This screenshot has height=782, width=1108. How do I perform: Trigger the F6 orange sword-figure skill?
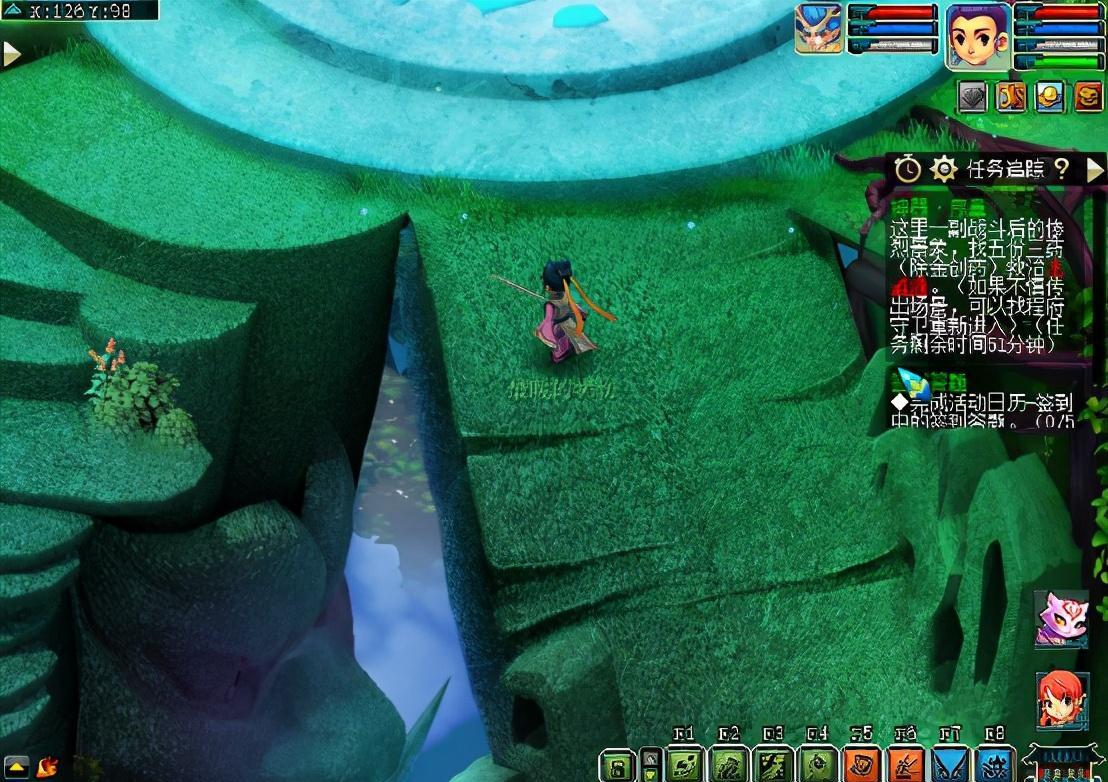(906, 765)
